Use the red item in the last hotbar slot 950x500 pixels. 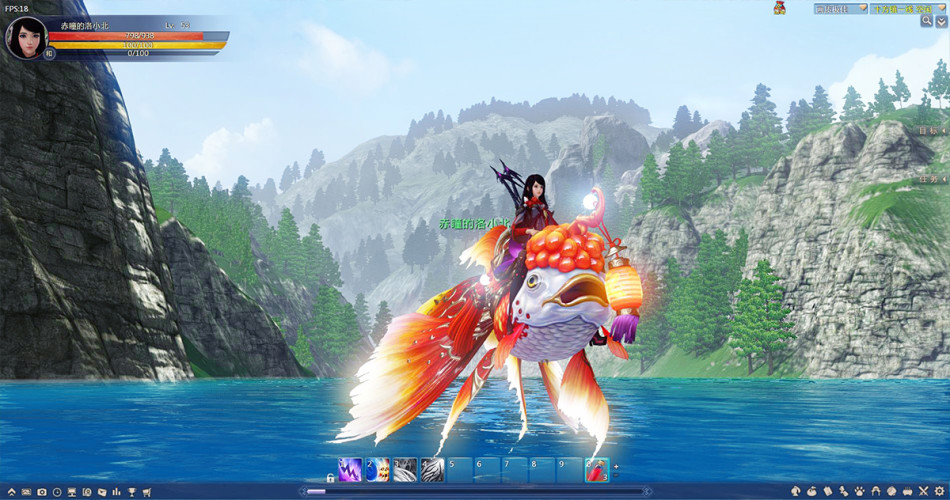pos(595,469)
